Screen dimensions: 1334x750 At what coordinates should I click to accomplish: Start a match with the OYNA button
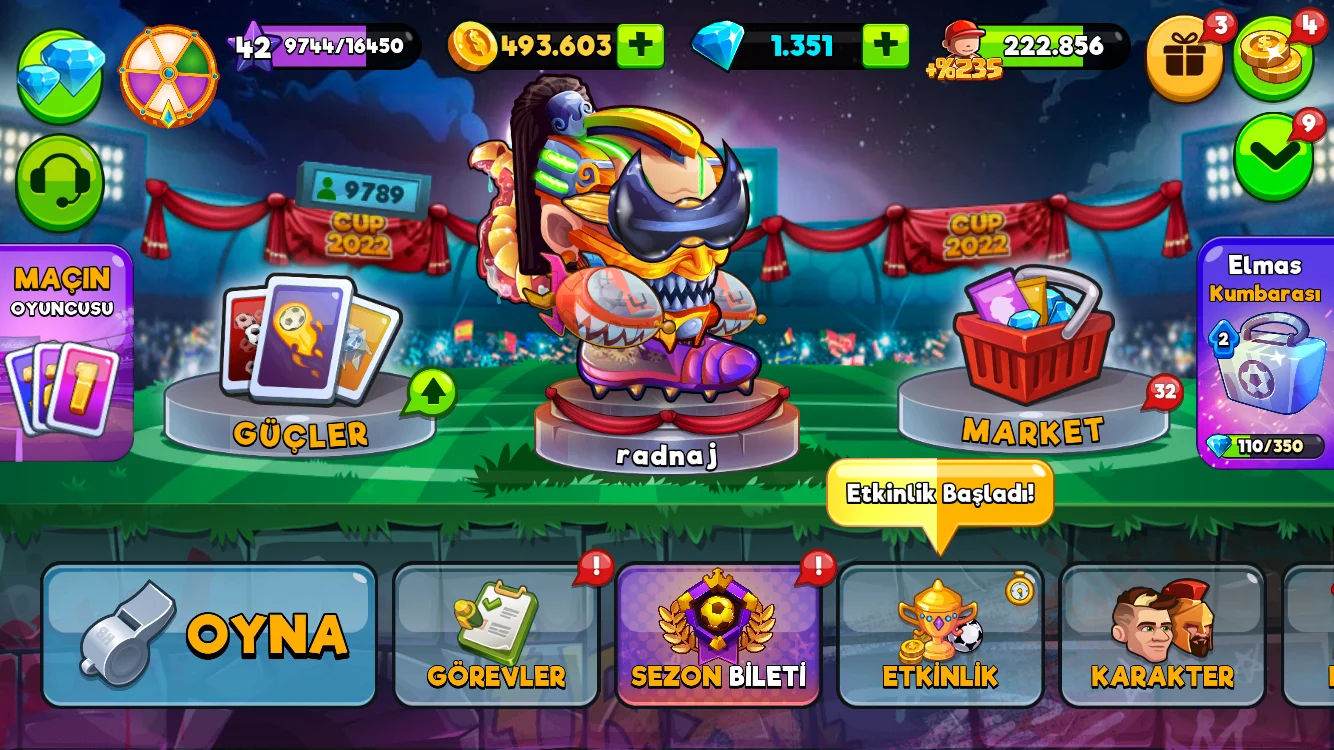click(209, 635)
